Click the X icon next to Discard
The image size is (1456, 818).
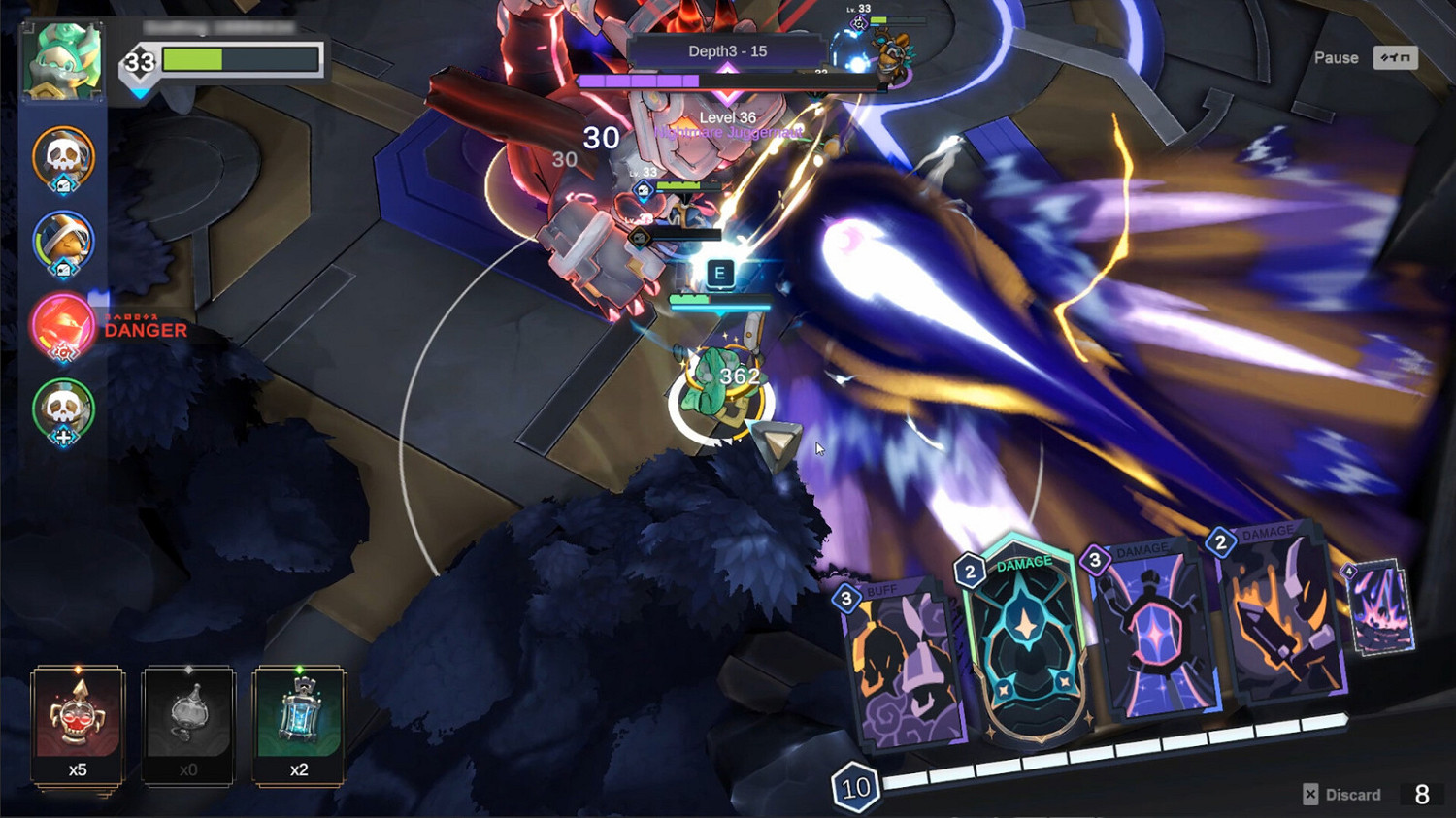(1311, 794)
